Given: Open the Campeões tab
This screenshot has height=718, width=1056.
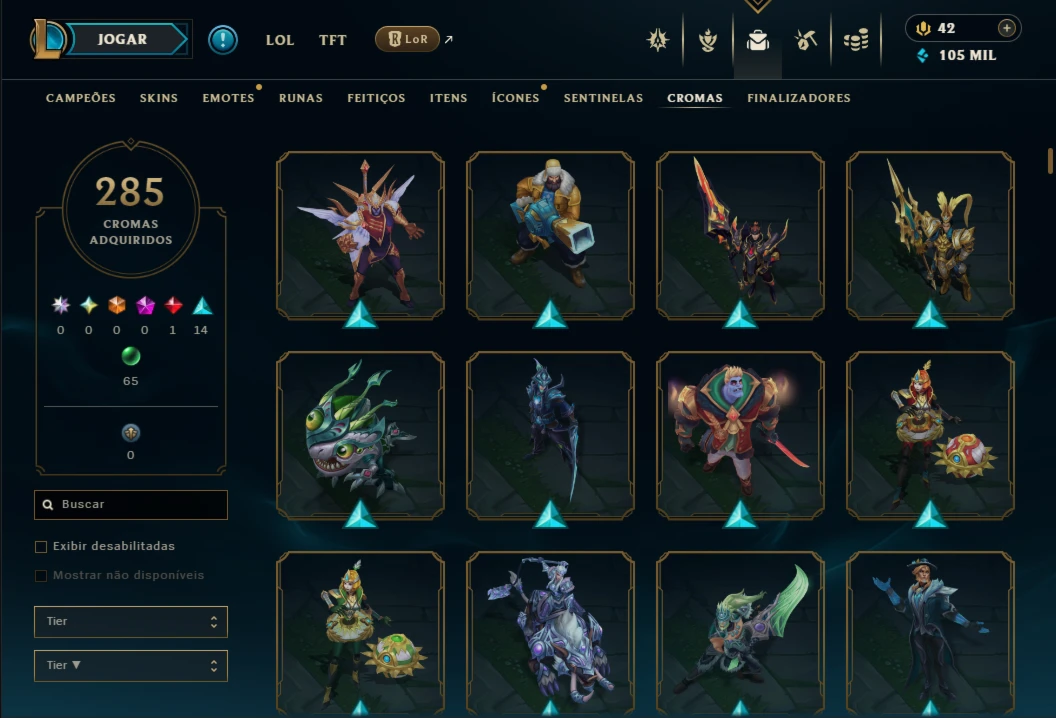Looking at the screenshot, I should point(81,98).
